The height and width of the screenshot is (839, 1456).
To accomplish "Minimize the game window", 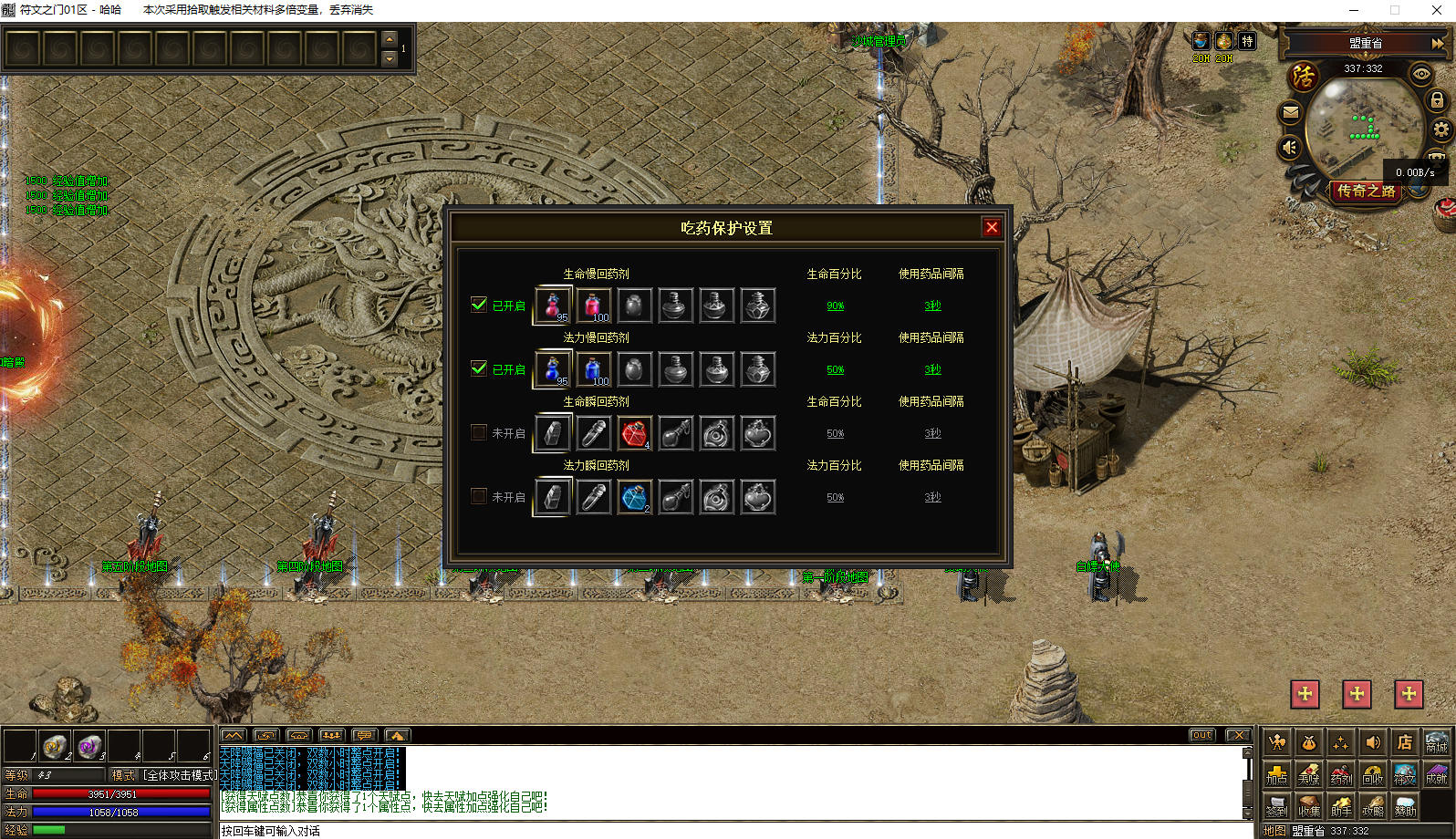I will point(1354,10).
